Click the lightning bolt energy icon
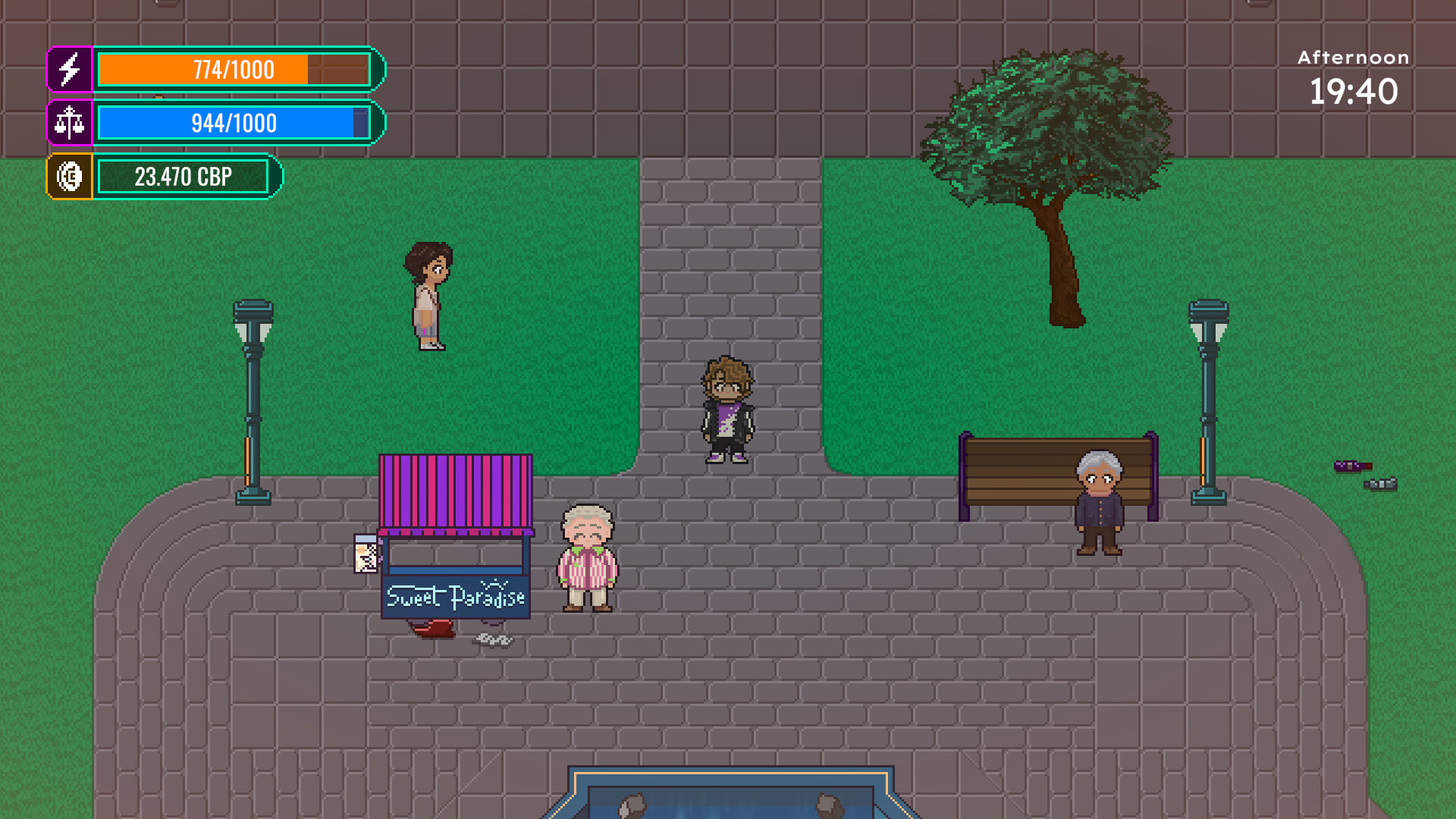The height and width of the screenshot is (819, 1456). point(70,70)
